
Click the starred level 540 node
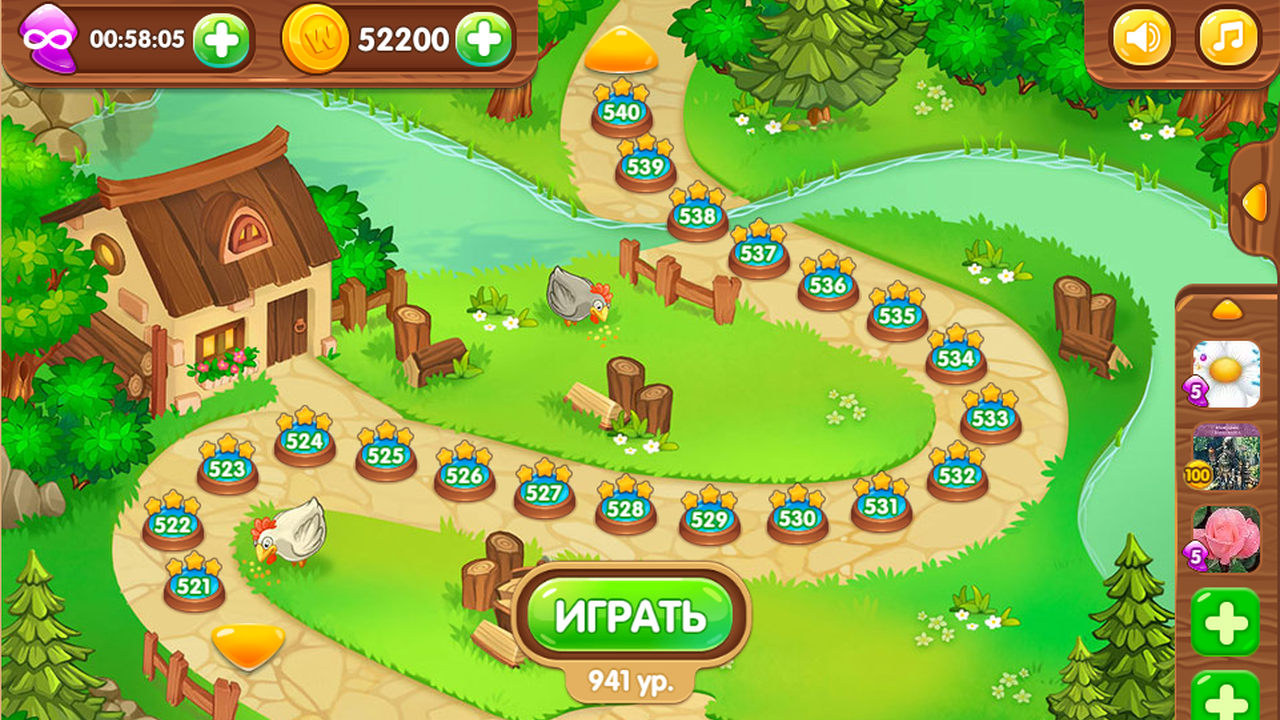620,110
